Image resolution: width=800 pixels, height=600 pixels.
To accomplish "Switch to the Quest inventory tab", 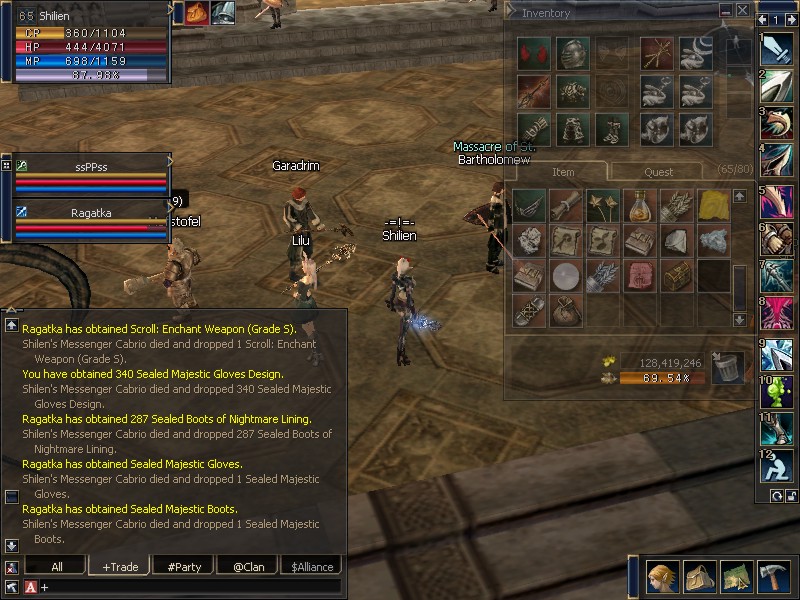I will [658, 172].
